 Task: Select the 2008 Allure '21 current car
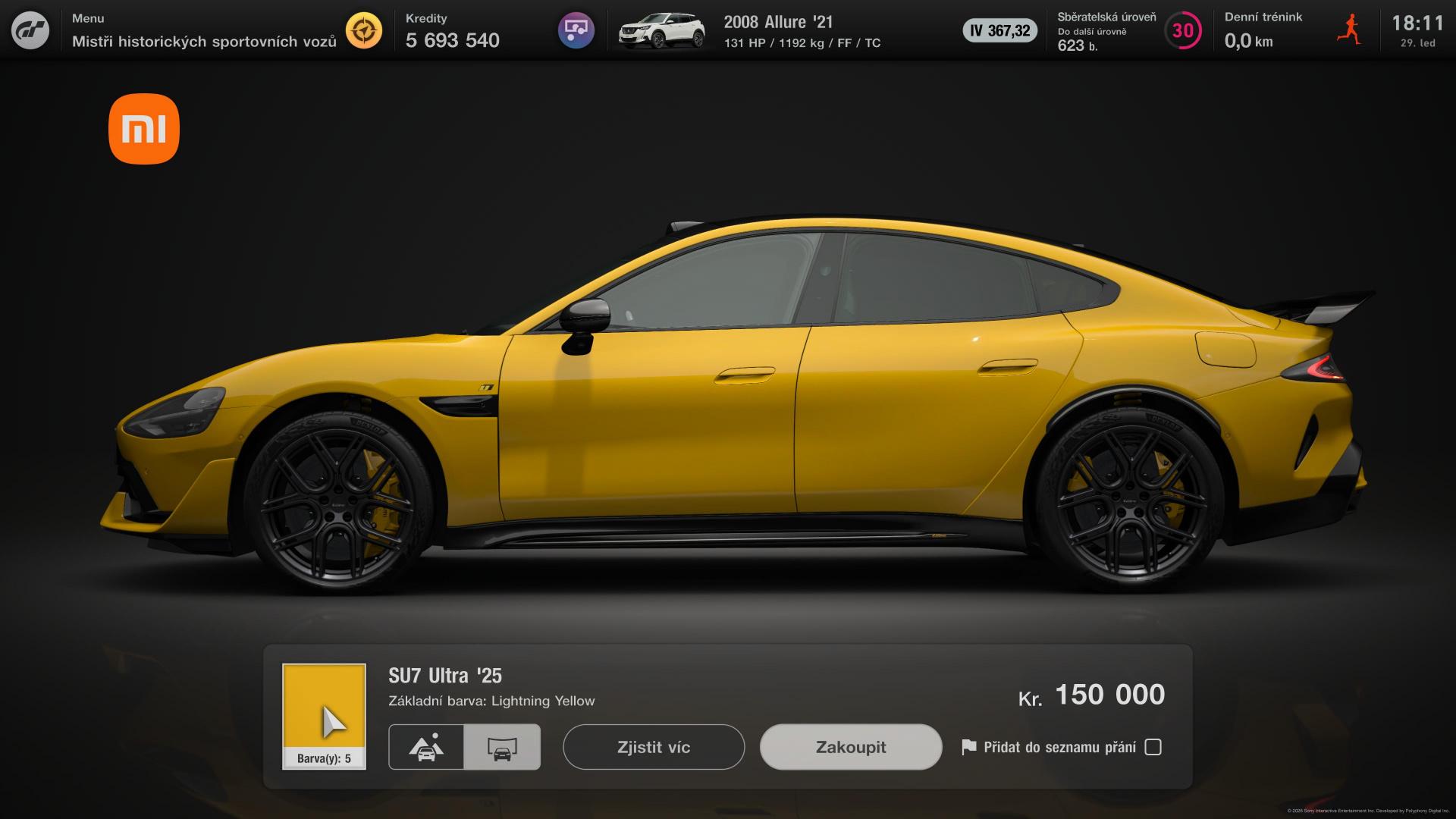click(778, 31)
